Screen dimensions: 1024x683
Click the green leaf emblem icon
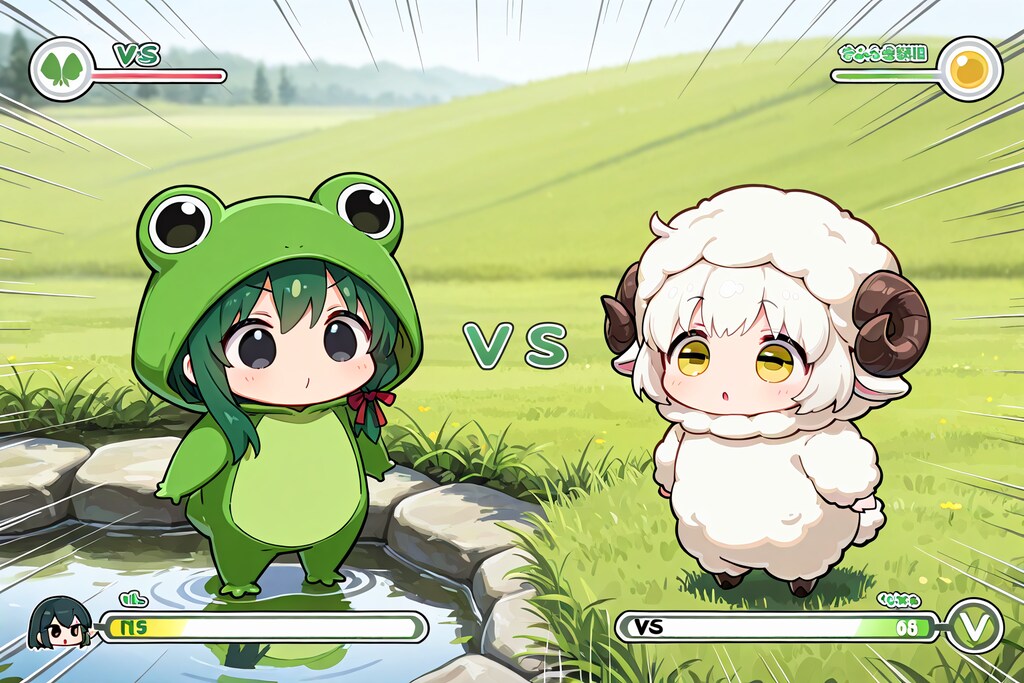pos(60,70)
